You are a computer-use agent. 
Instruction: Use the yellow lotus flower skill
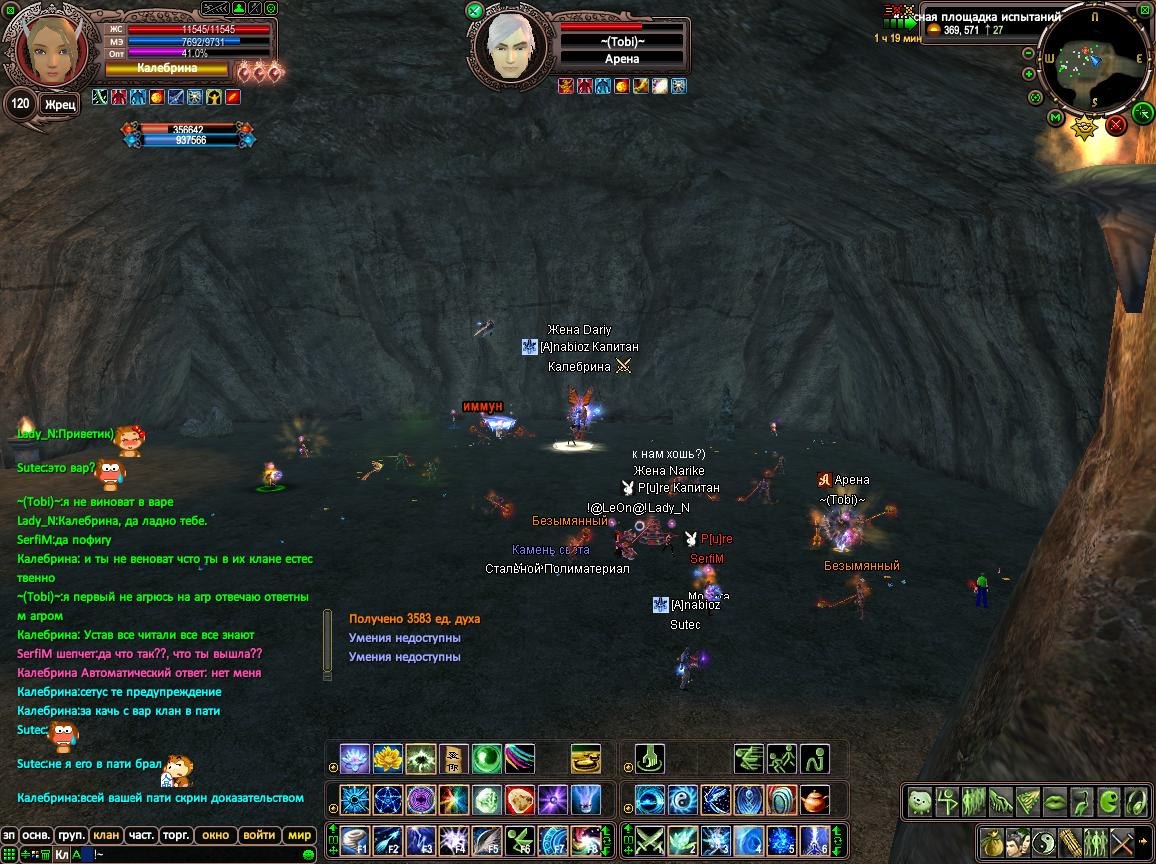point(387,759)
